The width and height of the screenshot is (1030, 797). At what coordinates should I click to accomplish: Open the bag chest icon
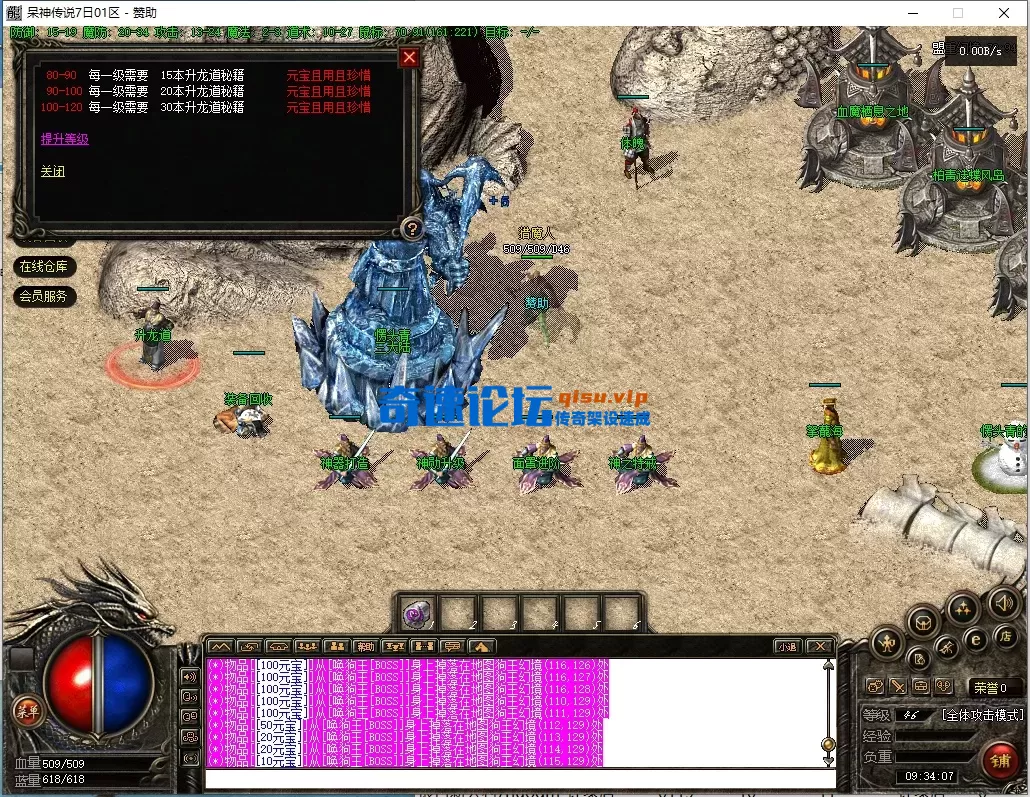923,622
